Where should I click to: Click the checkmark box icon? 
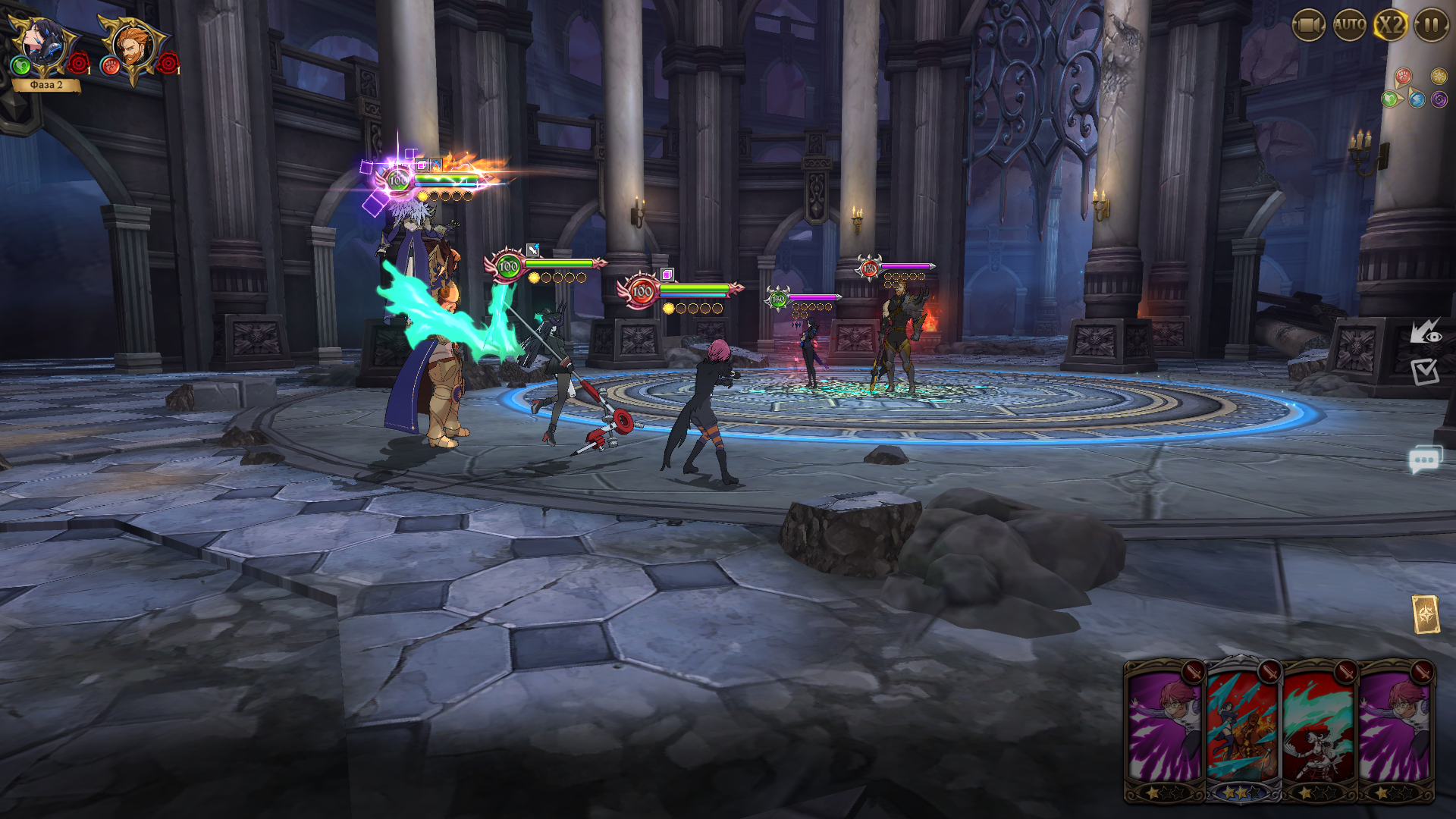point(1424,372)
